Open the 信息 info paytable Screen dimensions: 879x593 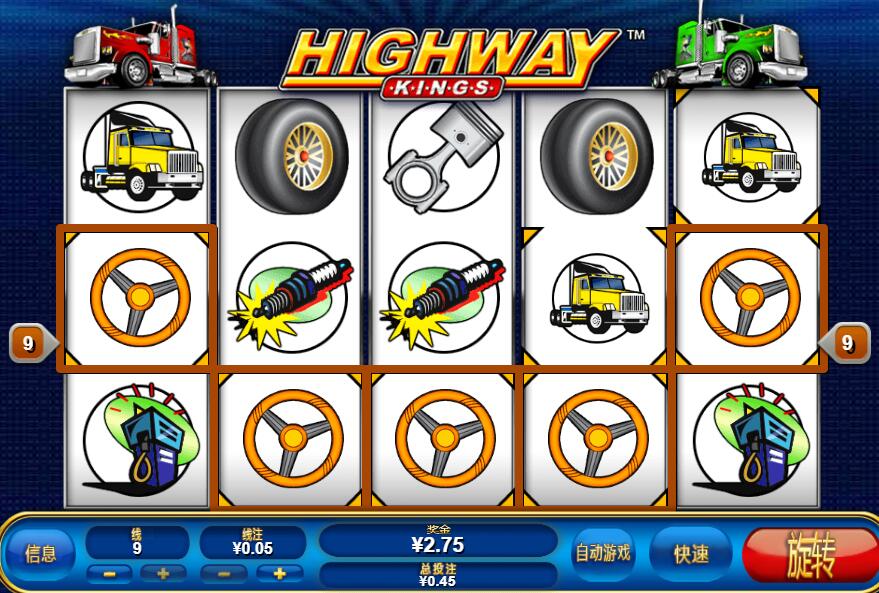pyautogui.click(x=40, y=553)
